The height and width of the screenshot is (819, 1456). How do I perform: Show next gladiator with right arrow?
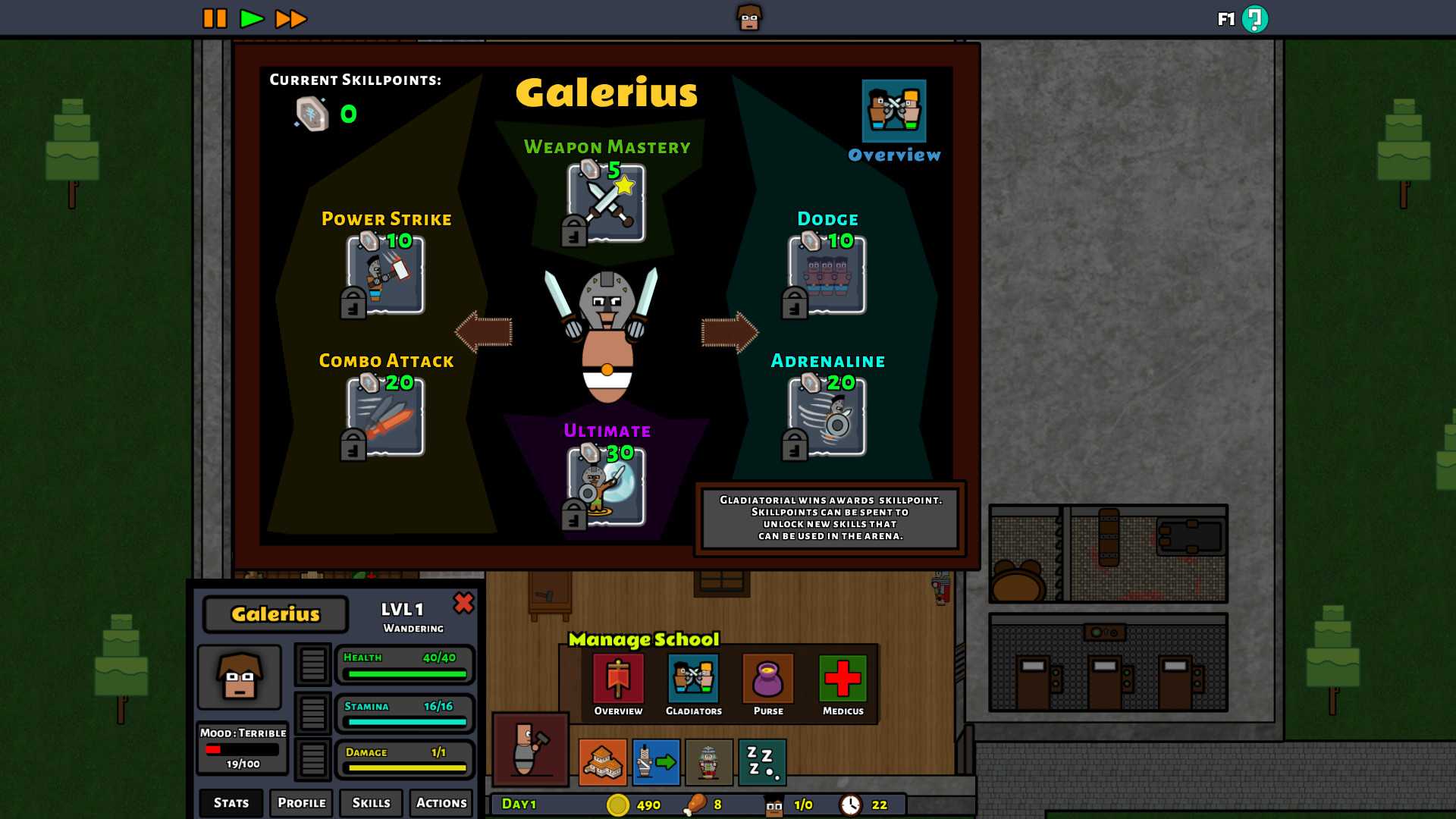pyautogui.click(x=730, y=331)
